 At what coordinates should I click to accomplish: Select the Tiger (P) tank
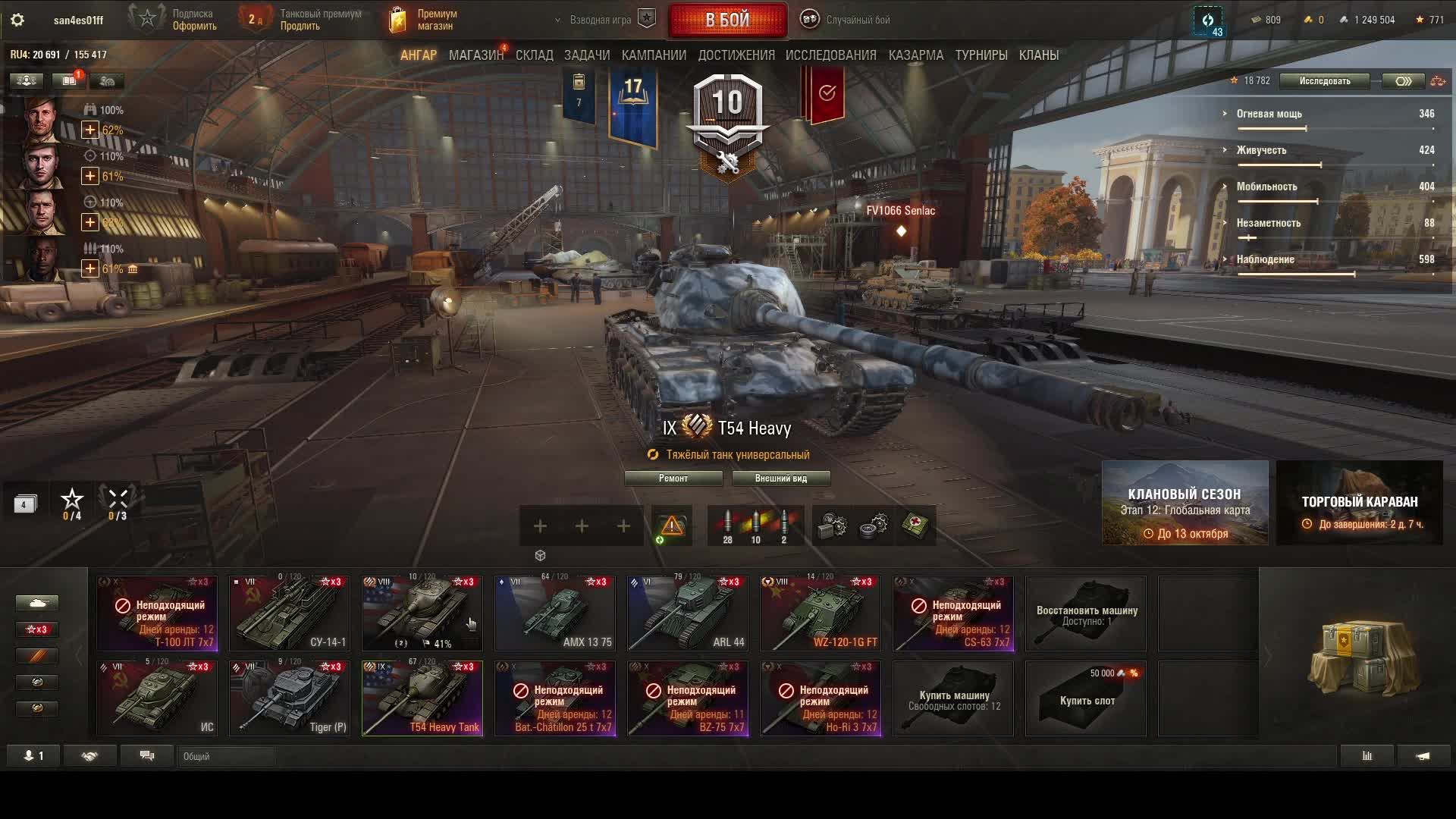290,698
